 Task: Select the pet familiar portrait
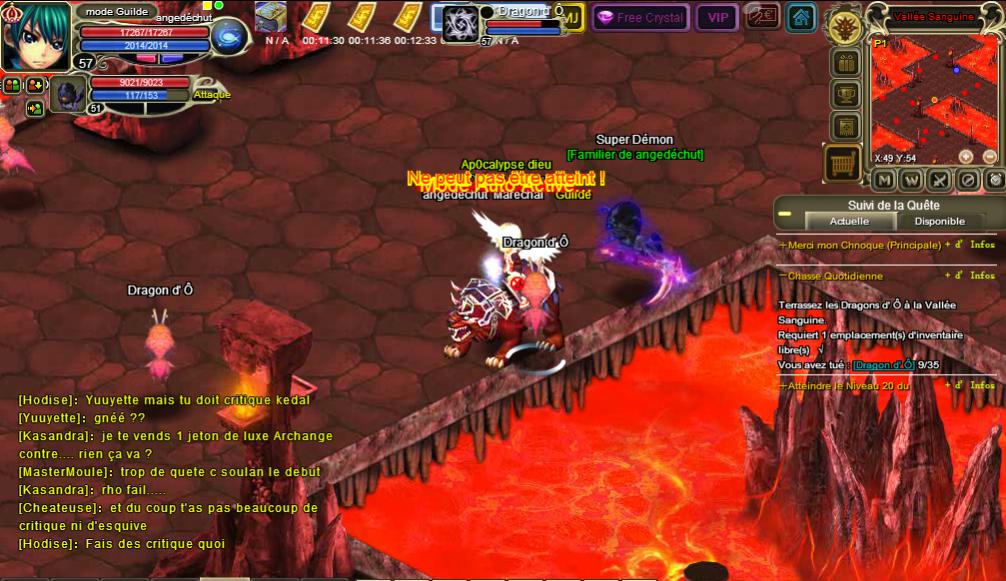[x=68, y=95]
